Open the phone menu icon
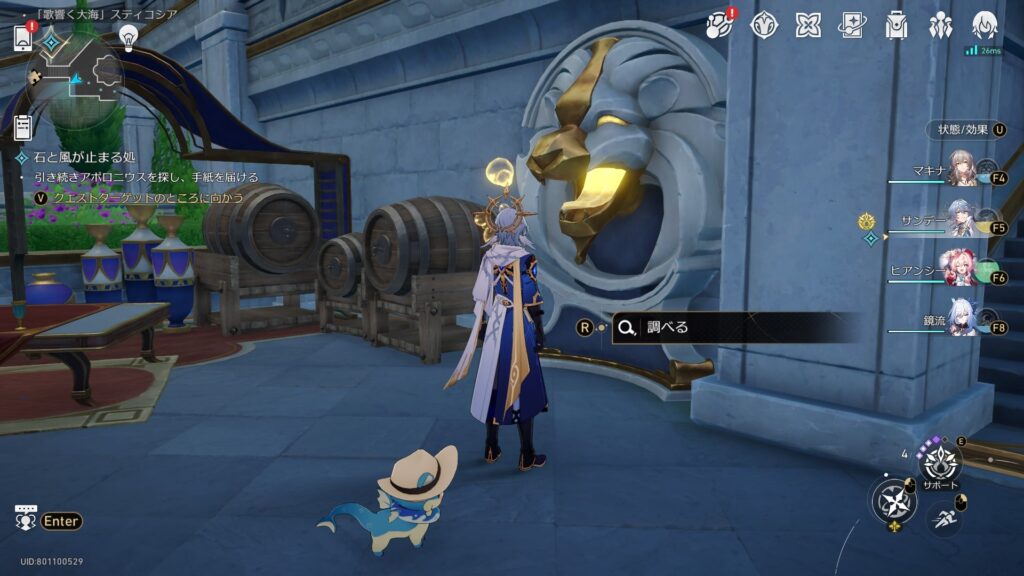The height and width of the screenshot is (576, 1024). click(24, 38)
